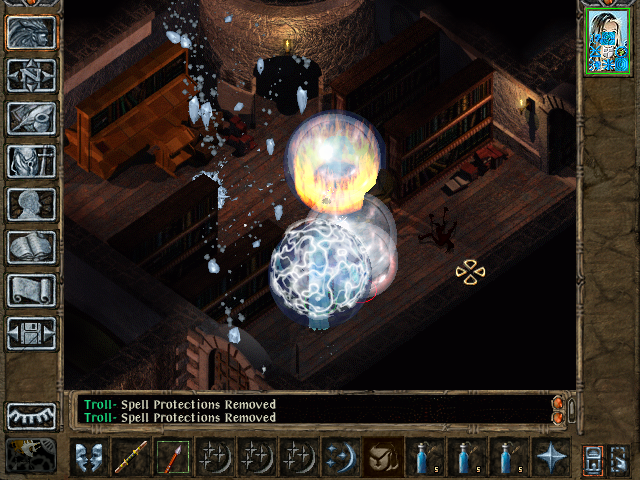Open the cast spell menu
This screenshot has width=640, height=480.
(341, 456)
